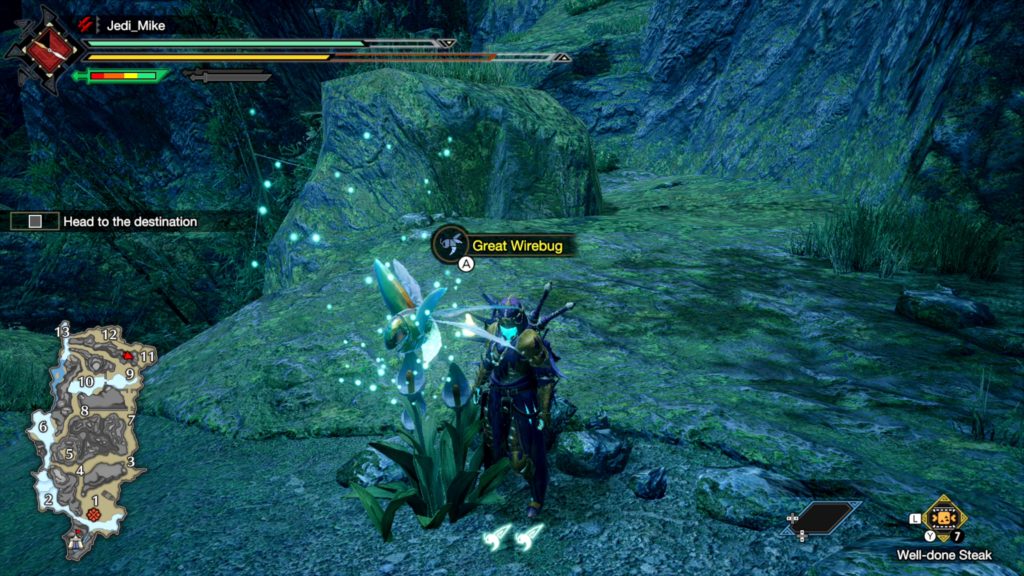
Task: Select area 11 monster marker on minimap
Action: [129, 355]
